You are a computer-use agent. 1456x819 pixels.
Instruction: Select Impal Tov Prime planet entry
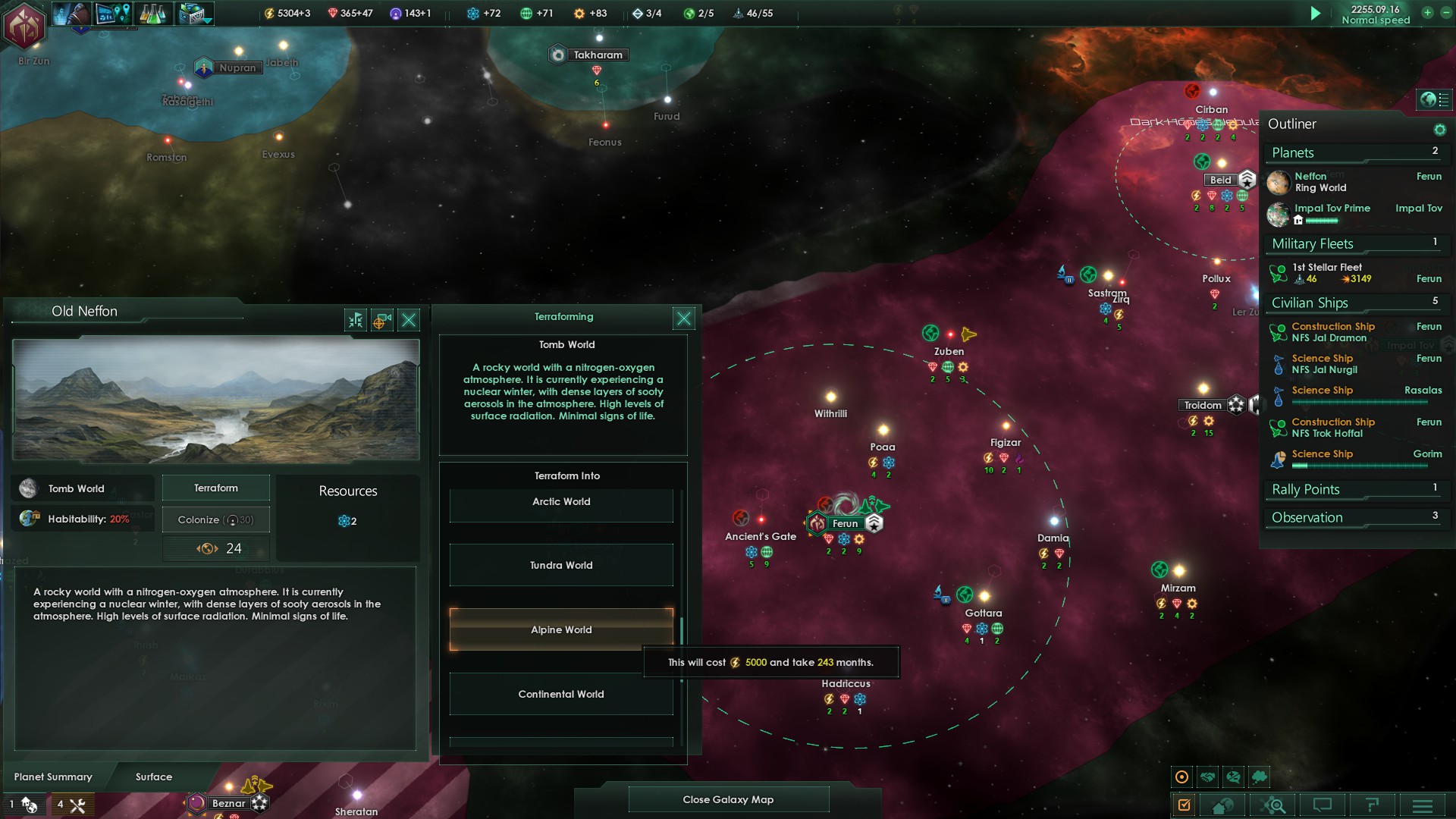[x=1332, y=209]
